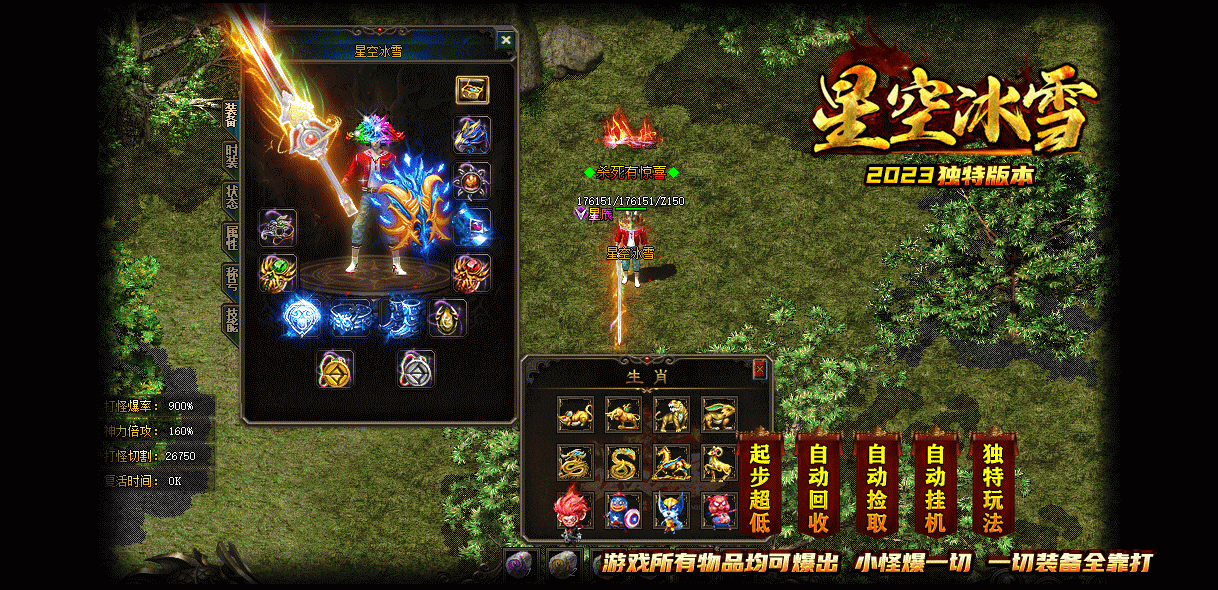Choose the gold medallion equipment slot
This screenshot has width=1218, height=590.
(x=335, y=369)
